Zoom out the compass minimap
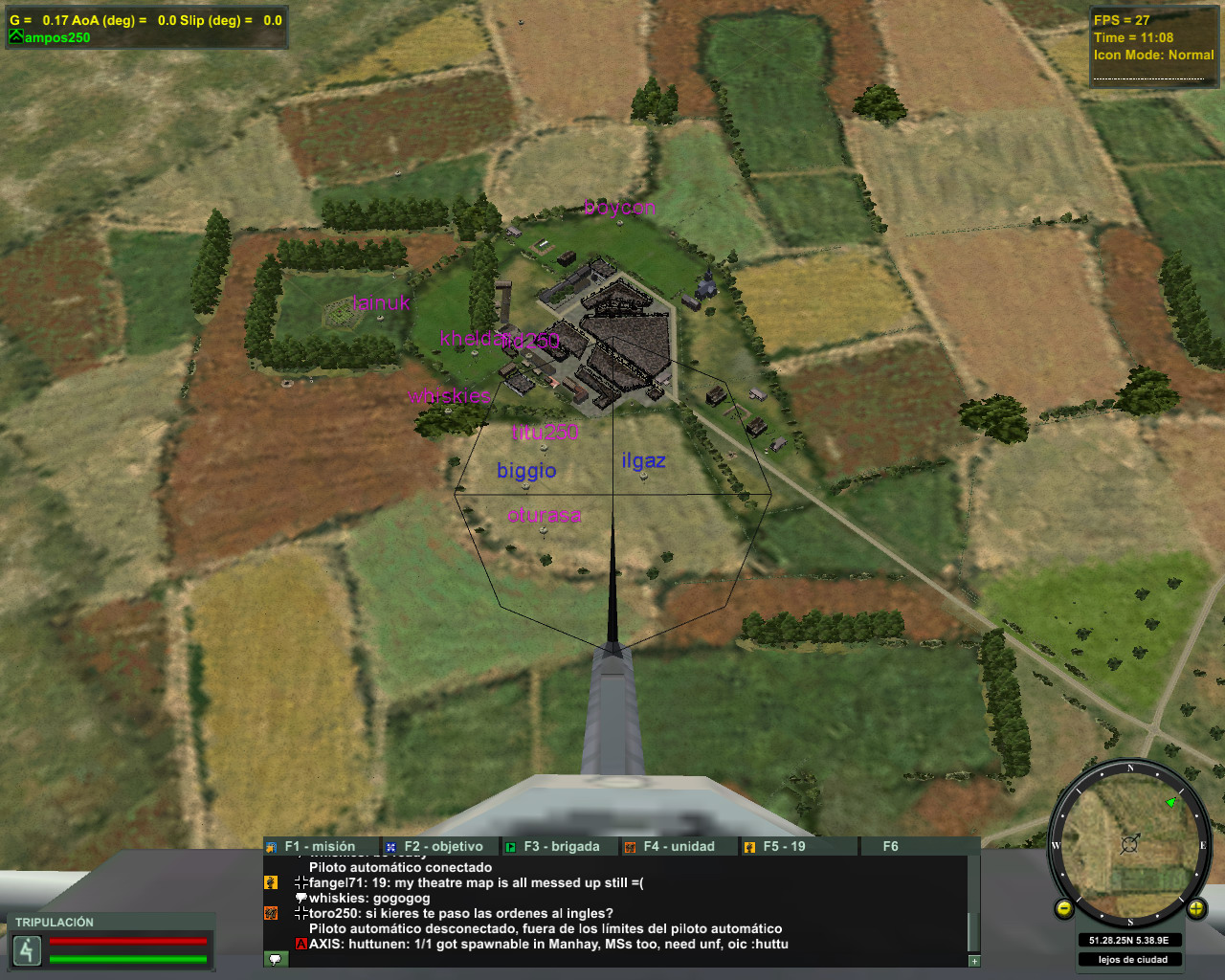This screenshot has height=980, width=1225. click(1064, 909)
